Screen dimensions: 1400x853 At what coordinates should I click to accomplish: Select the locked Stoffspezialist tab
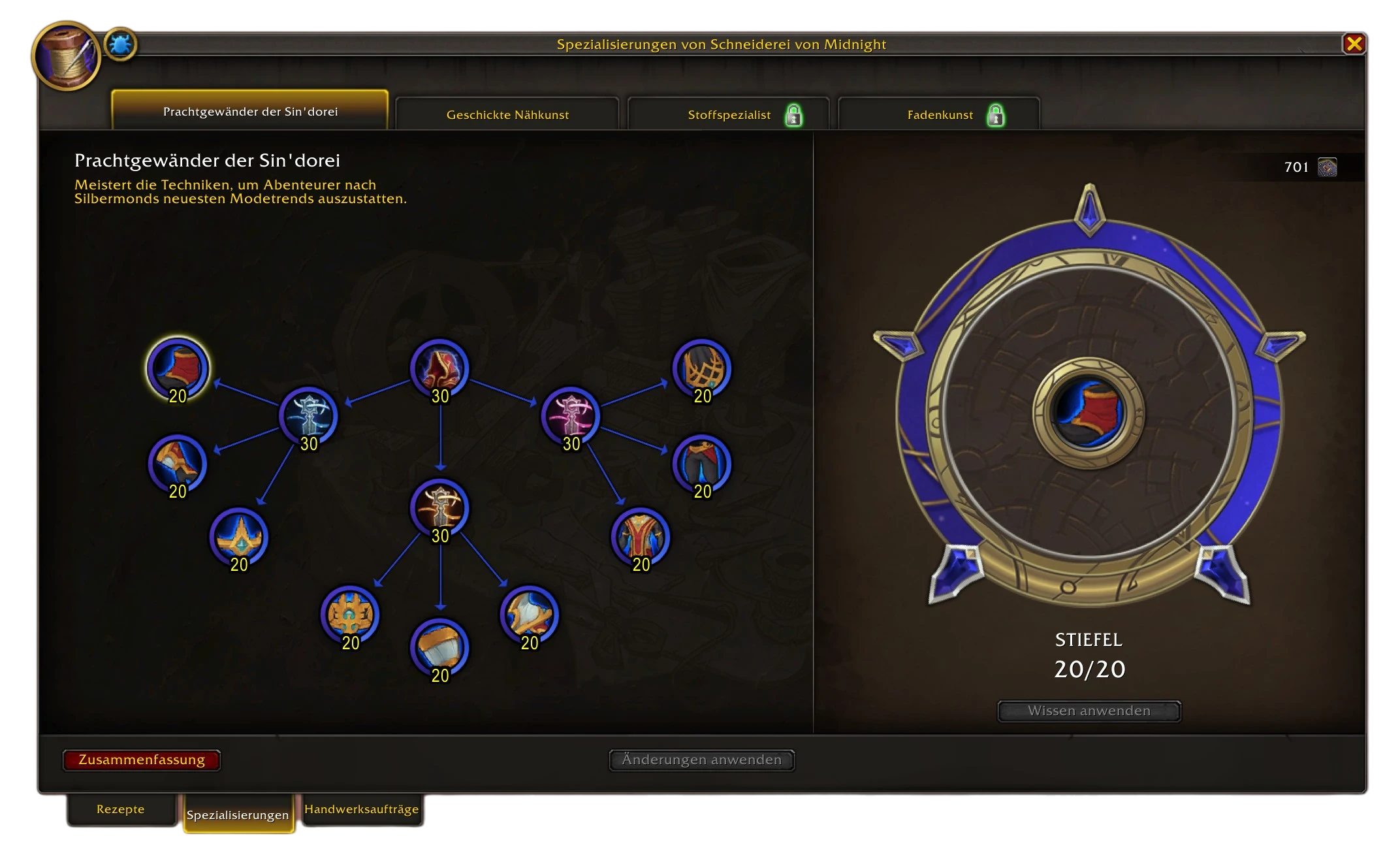click(729, 114)
